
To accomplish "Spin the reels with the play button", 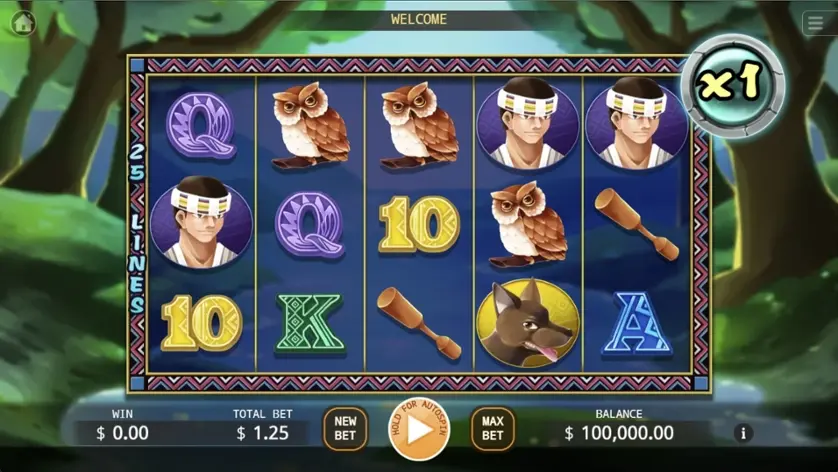I will click(419, 429).
